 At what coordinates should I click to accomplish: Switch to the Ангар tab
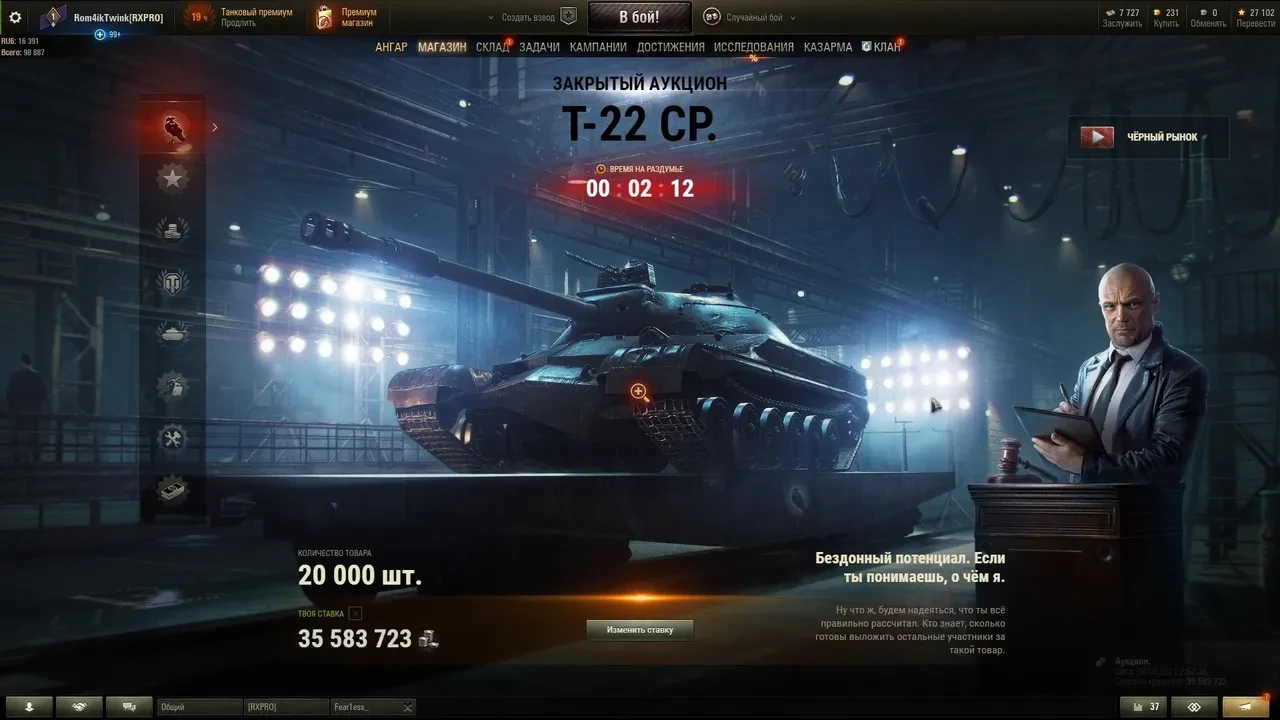point(391,47)
